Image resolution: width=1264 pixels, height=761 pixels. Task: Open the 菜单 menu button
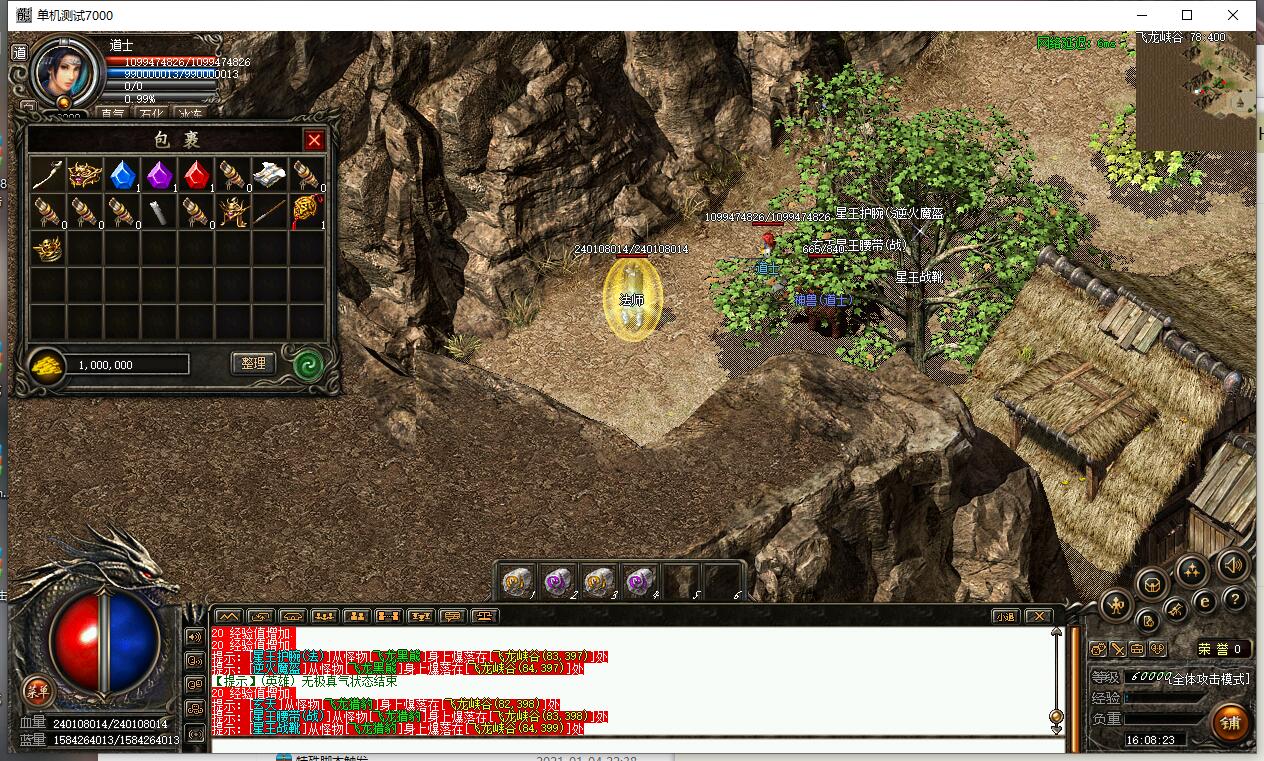[38, 690]
